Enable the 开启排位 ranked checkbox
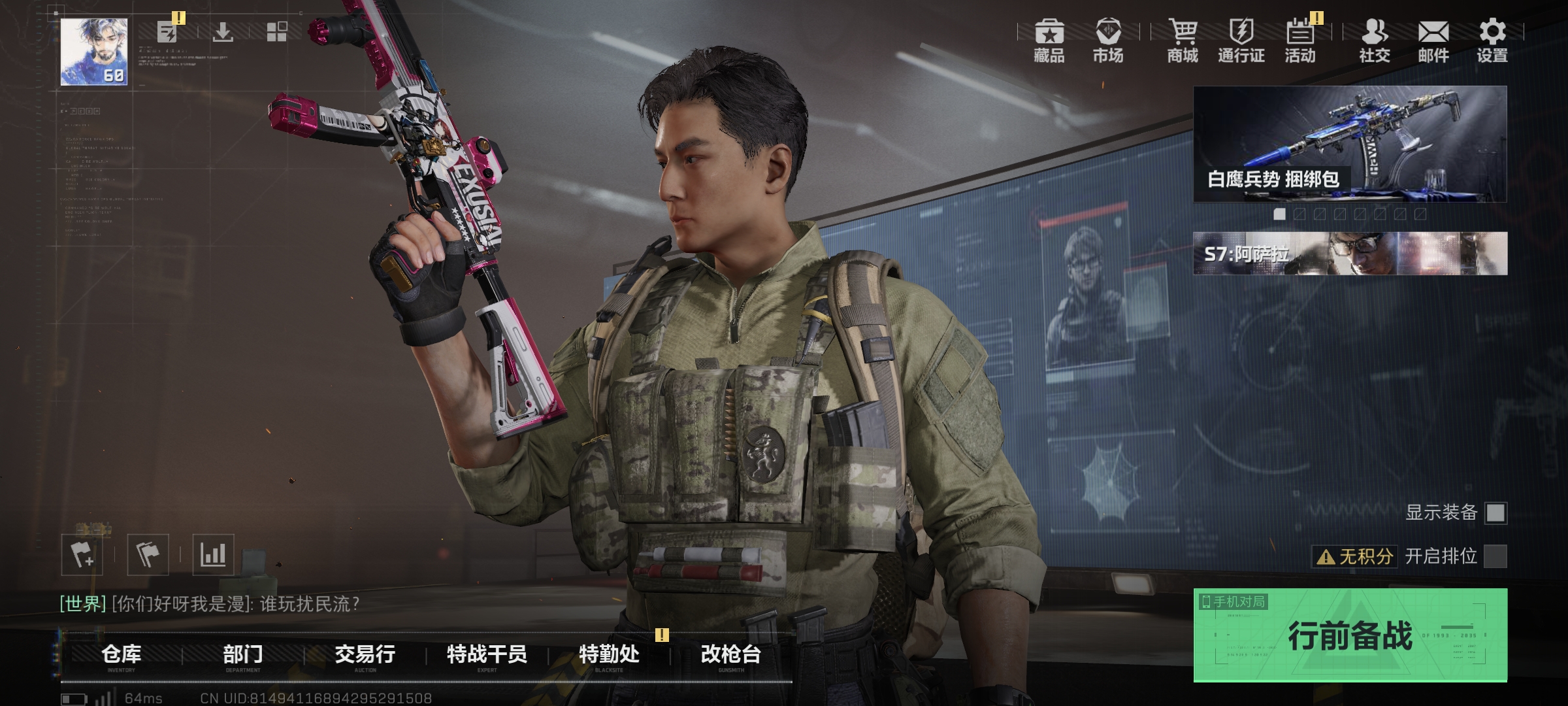1568x706 pixels. (1495, 557)
